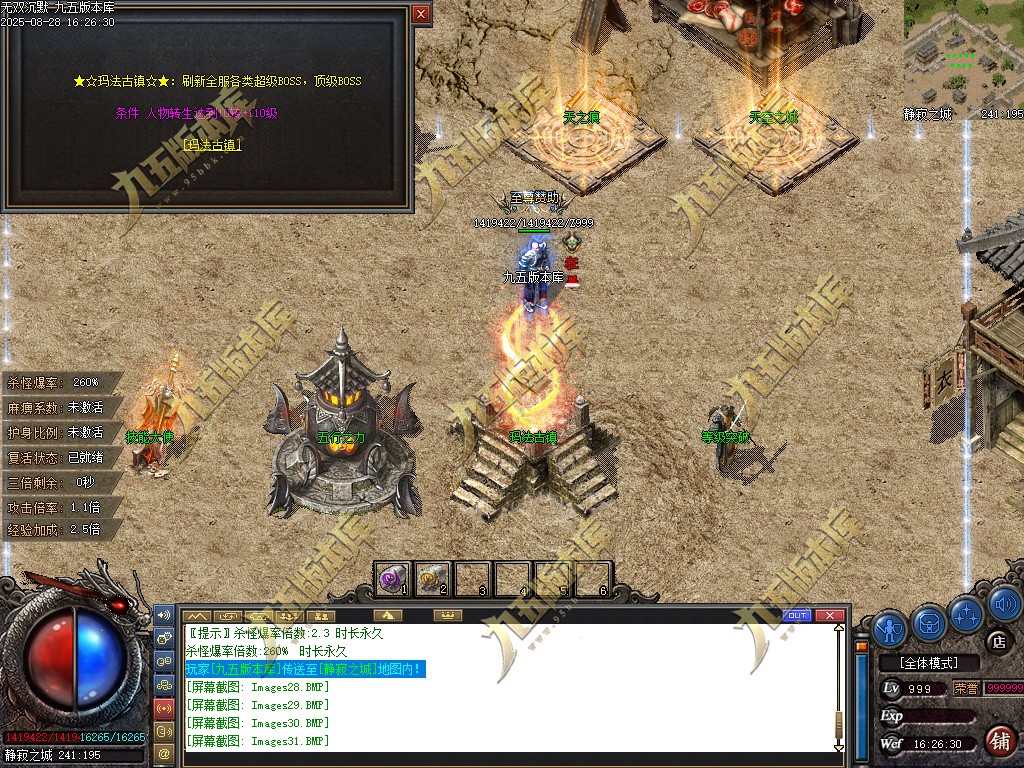Close the 玛法古镇 dialog window
Image resolution: width=1024 pixels, height=768 pixels.
421,14
